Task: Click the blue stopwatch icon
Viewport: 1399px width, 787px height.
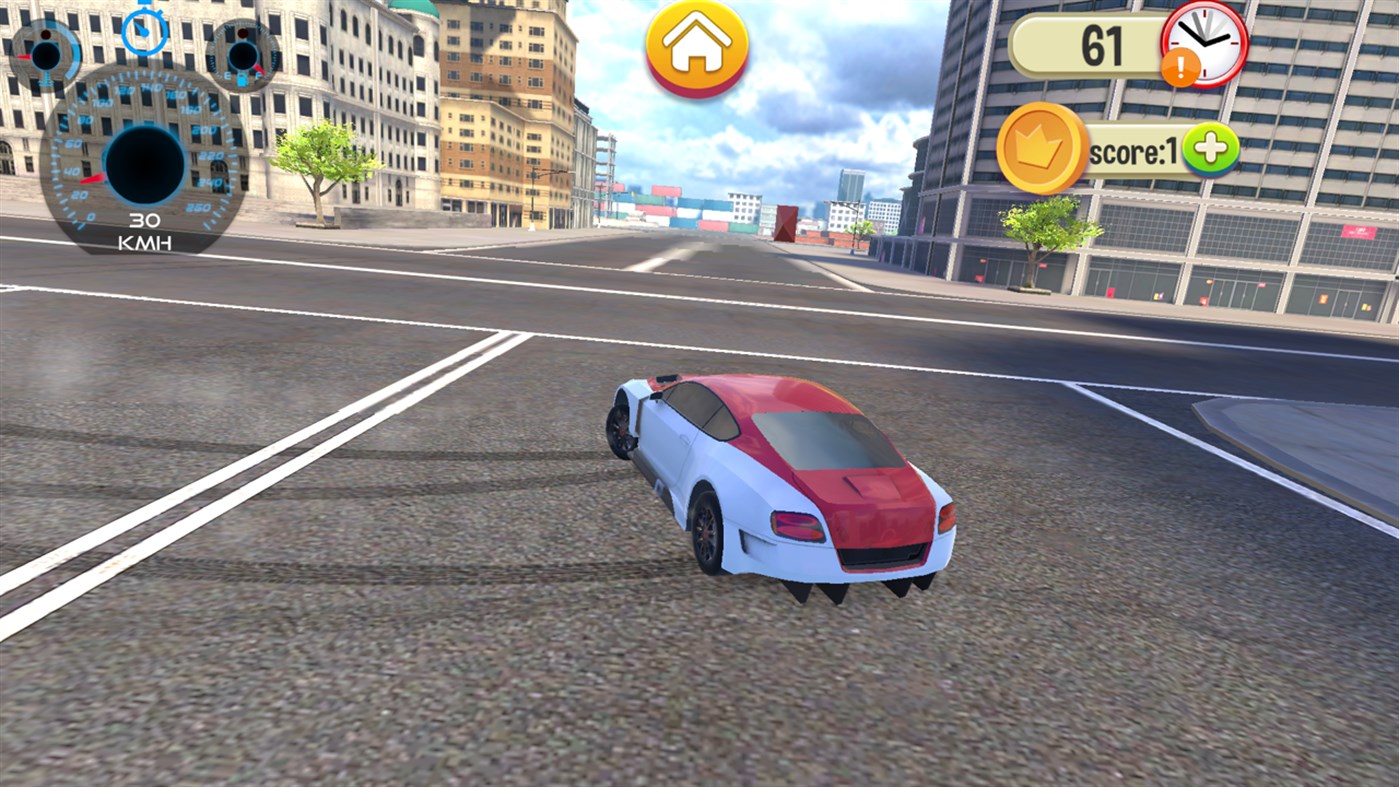Action: pyautogui.click(x=145, y=33)
